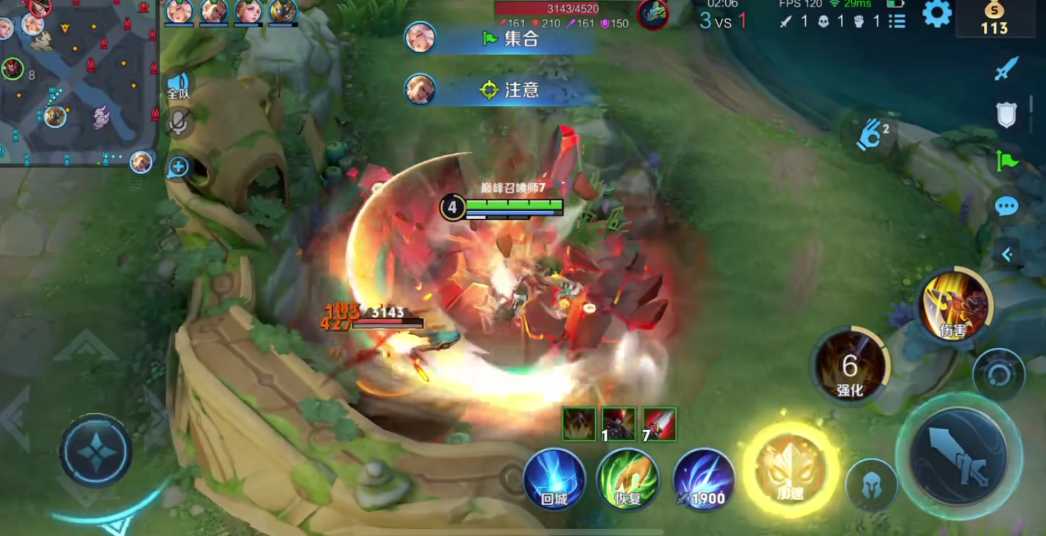Image resolution: width=1046 pixels, height=536 pixels.
Task: Open the scoreboard list icon
Action: click(x=897, y=20)
